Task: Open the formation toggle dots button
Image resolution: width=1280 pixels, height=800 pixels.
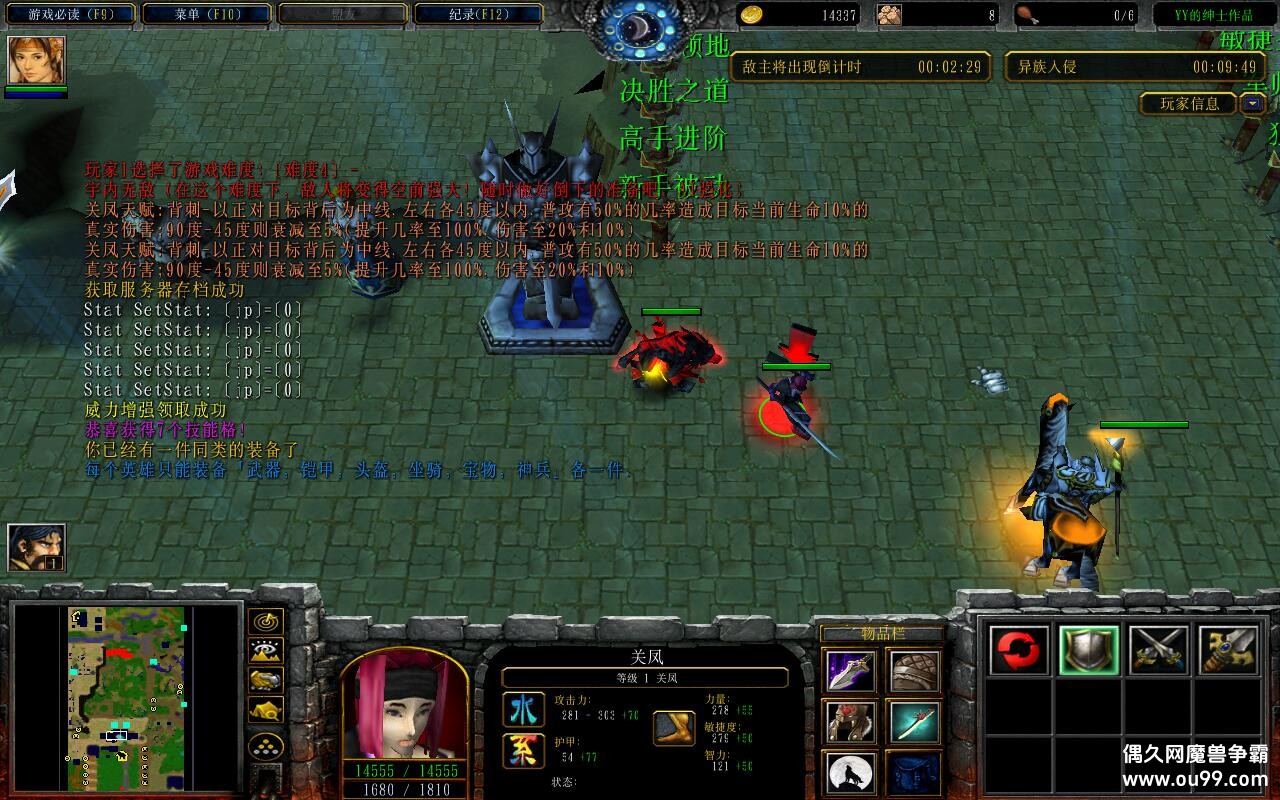Action: [266, 746]
